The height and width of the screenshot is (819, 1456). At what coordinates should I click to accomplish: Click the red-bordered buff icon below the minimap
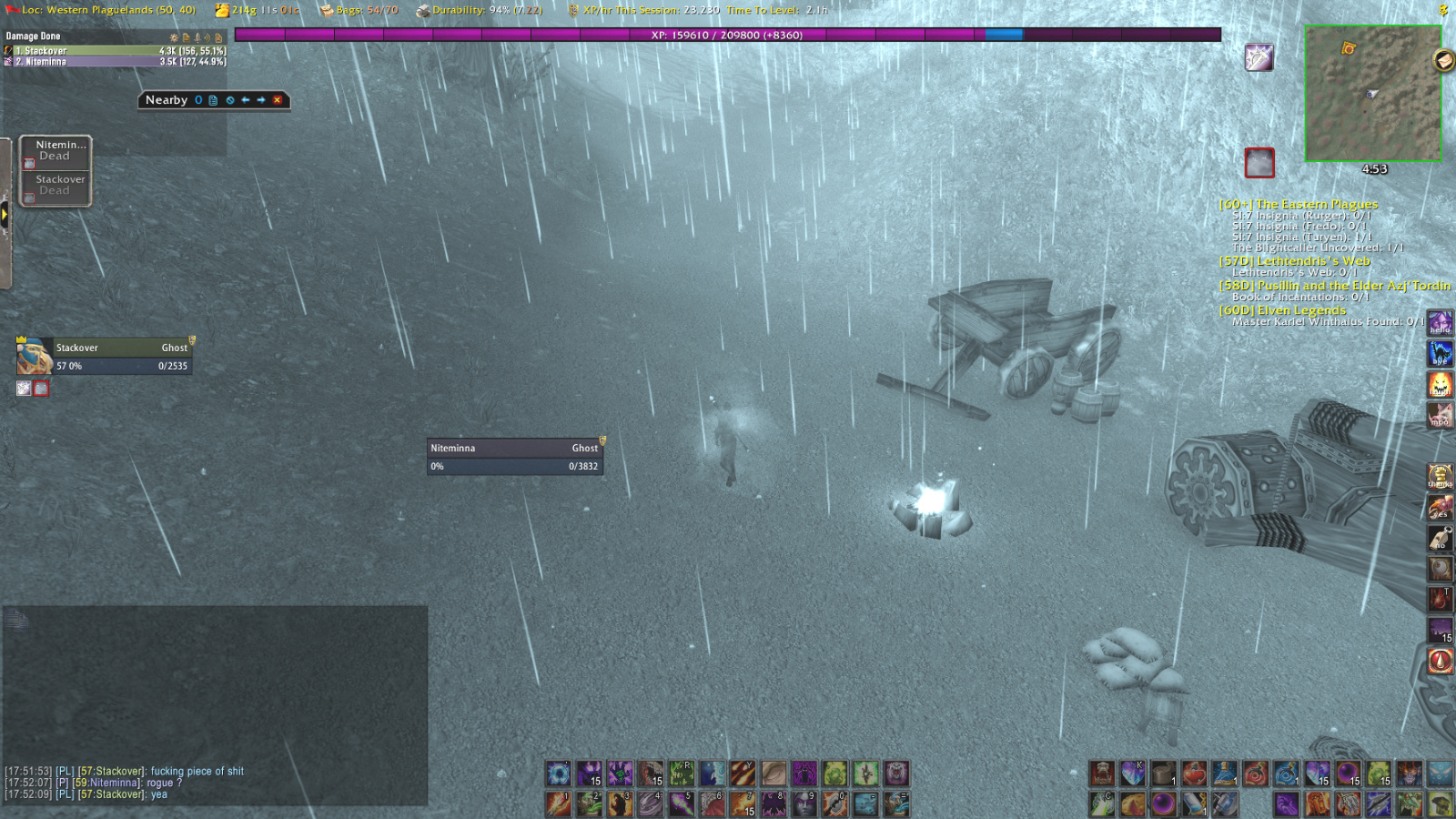[x=1259, y=164]
